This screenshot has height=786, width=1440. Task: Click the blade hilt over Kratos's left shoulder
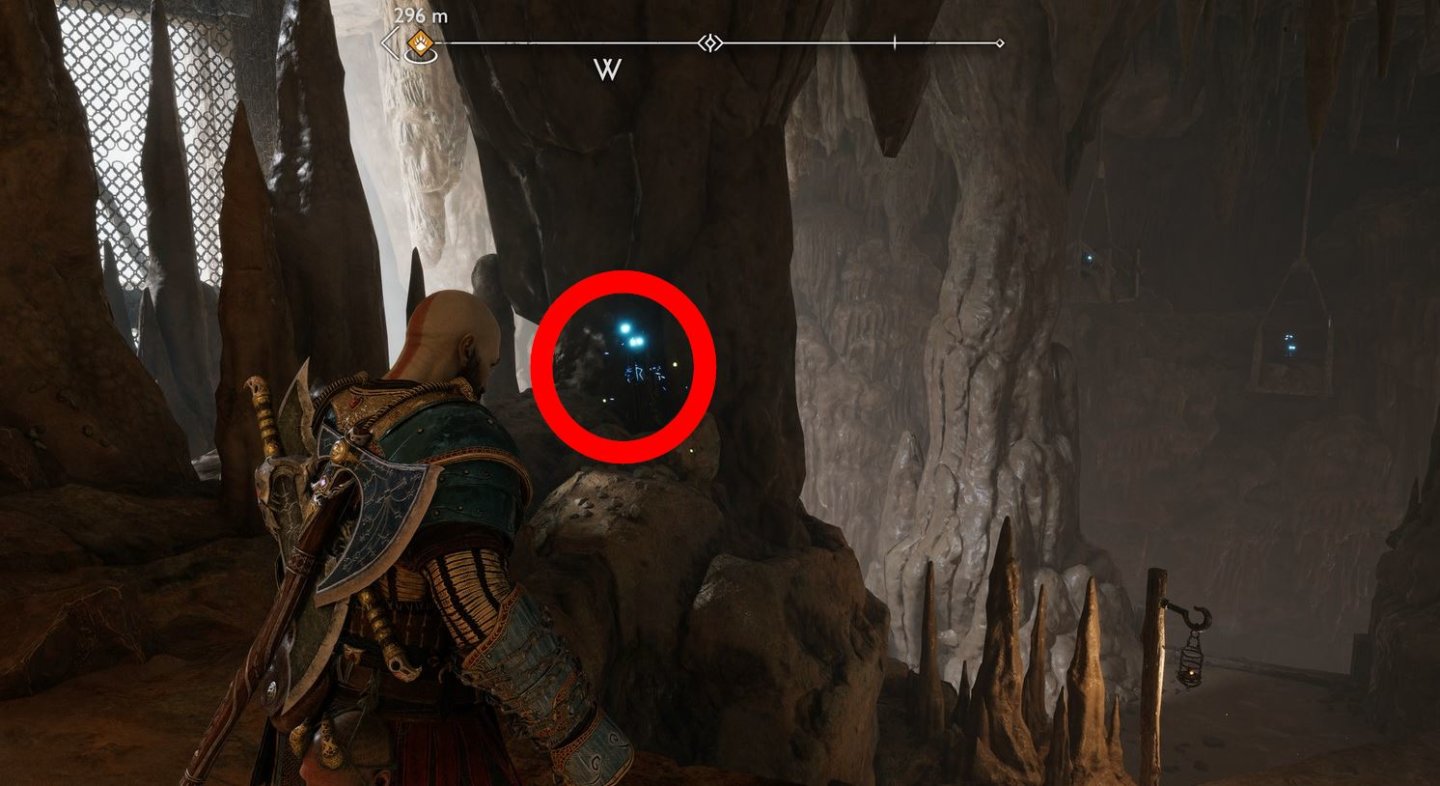[x=262, y=400]
